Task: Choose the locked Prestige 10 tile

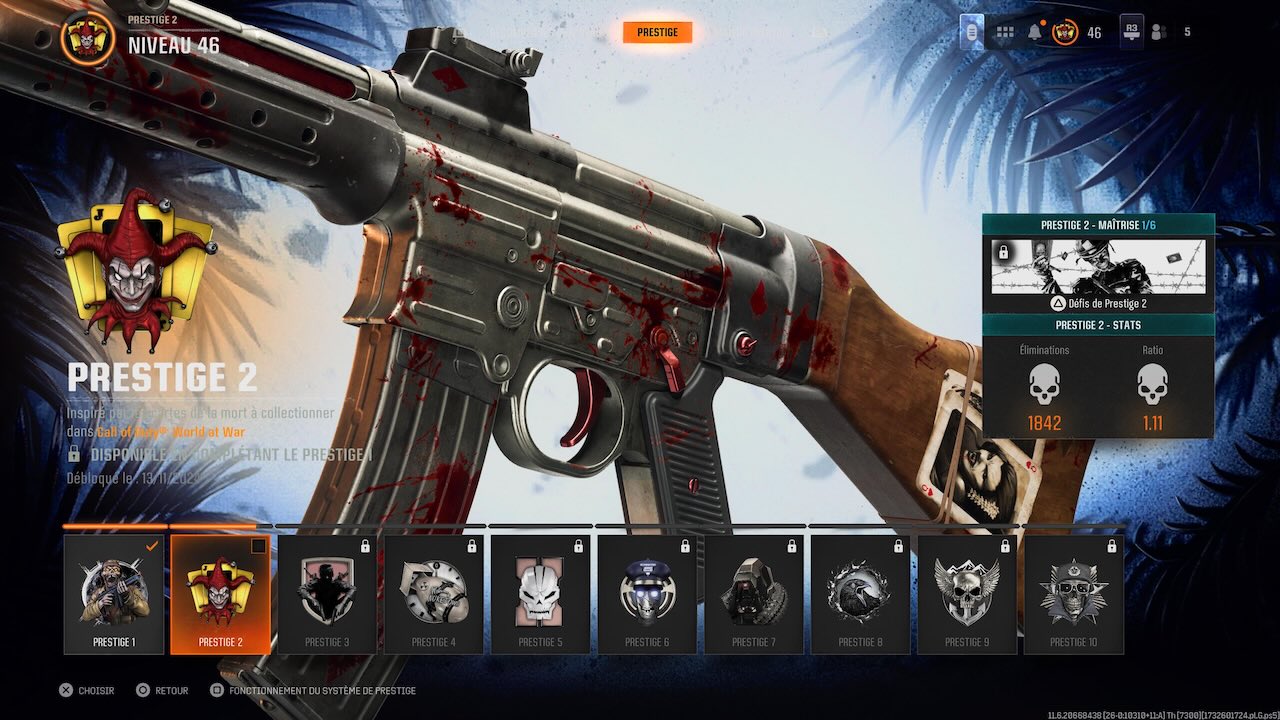Action: coord(1074,594)
